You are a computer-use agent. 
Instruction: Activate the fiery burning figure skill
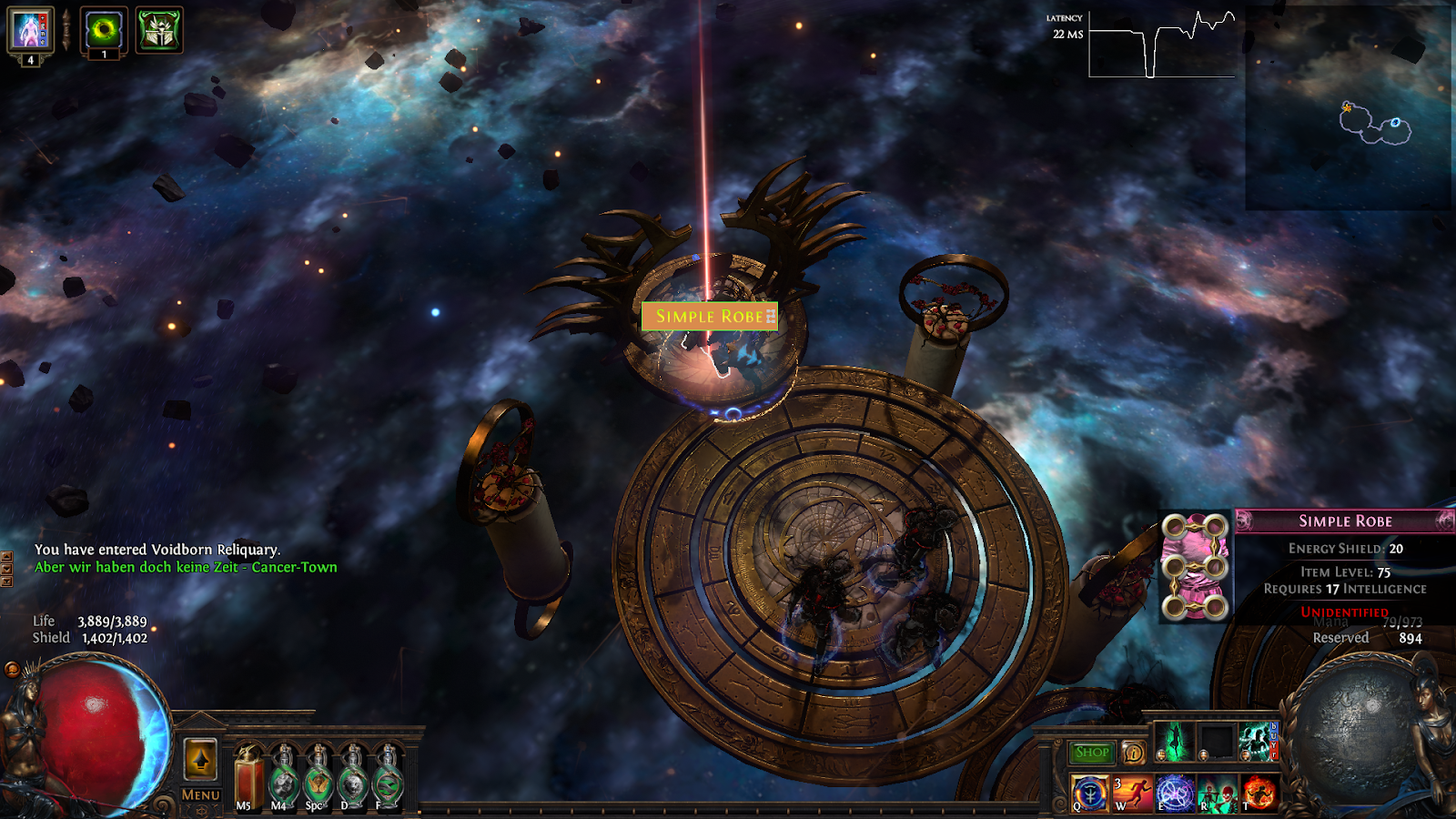1259,794
